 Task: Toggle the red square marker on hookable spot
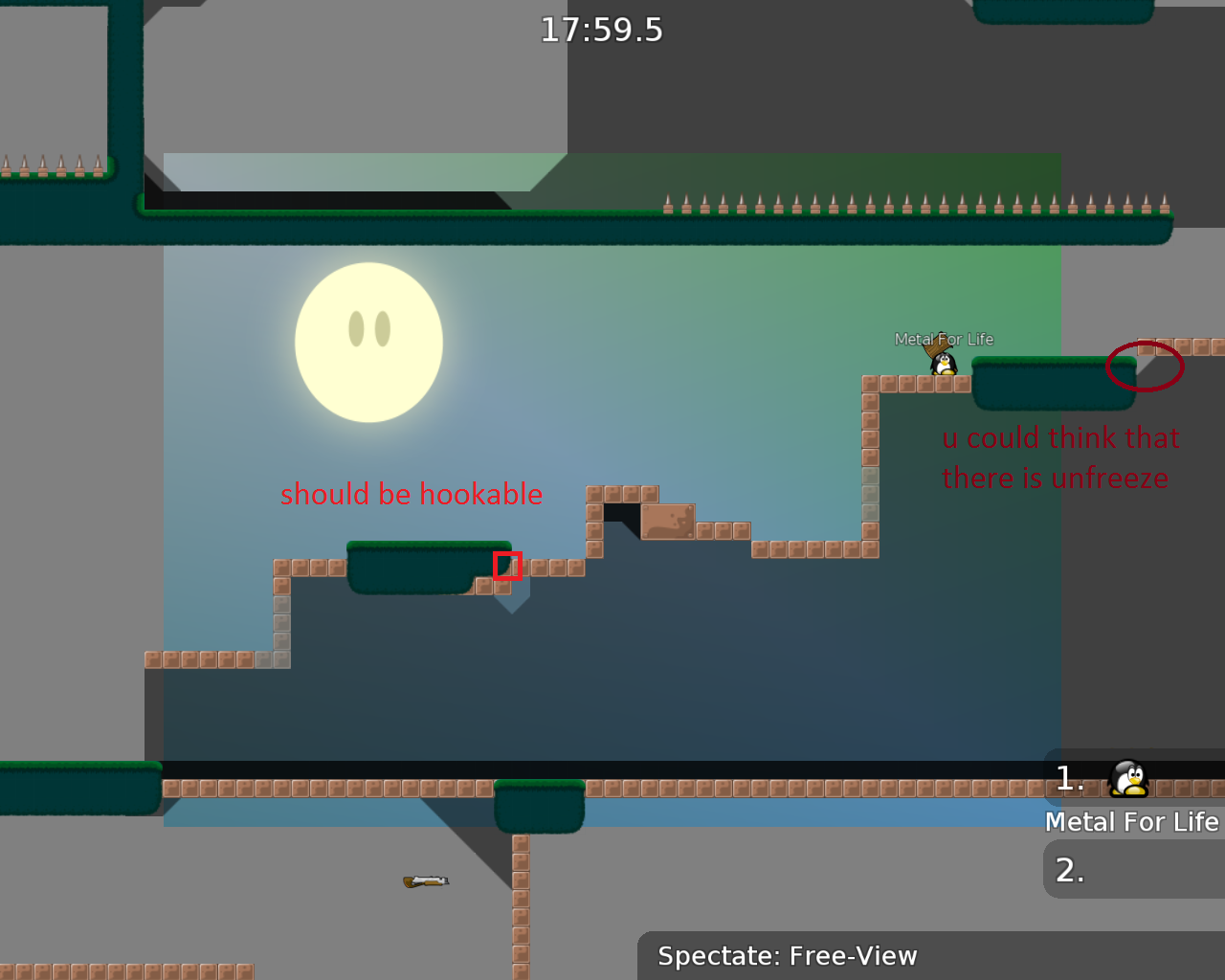[x=507, y=567]
